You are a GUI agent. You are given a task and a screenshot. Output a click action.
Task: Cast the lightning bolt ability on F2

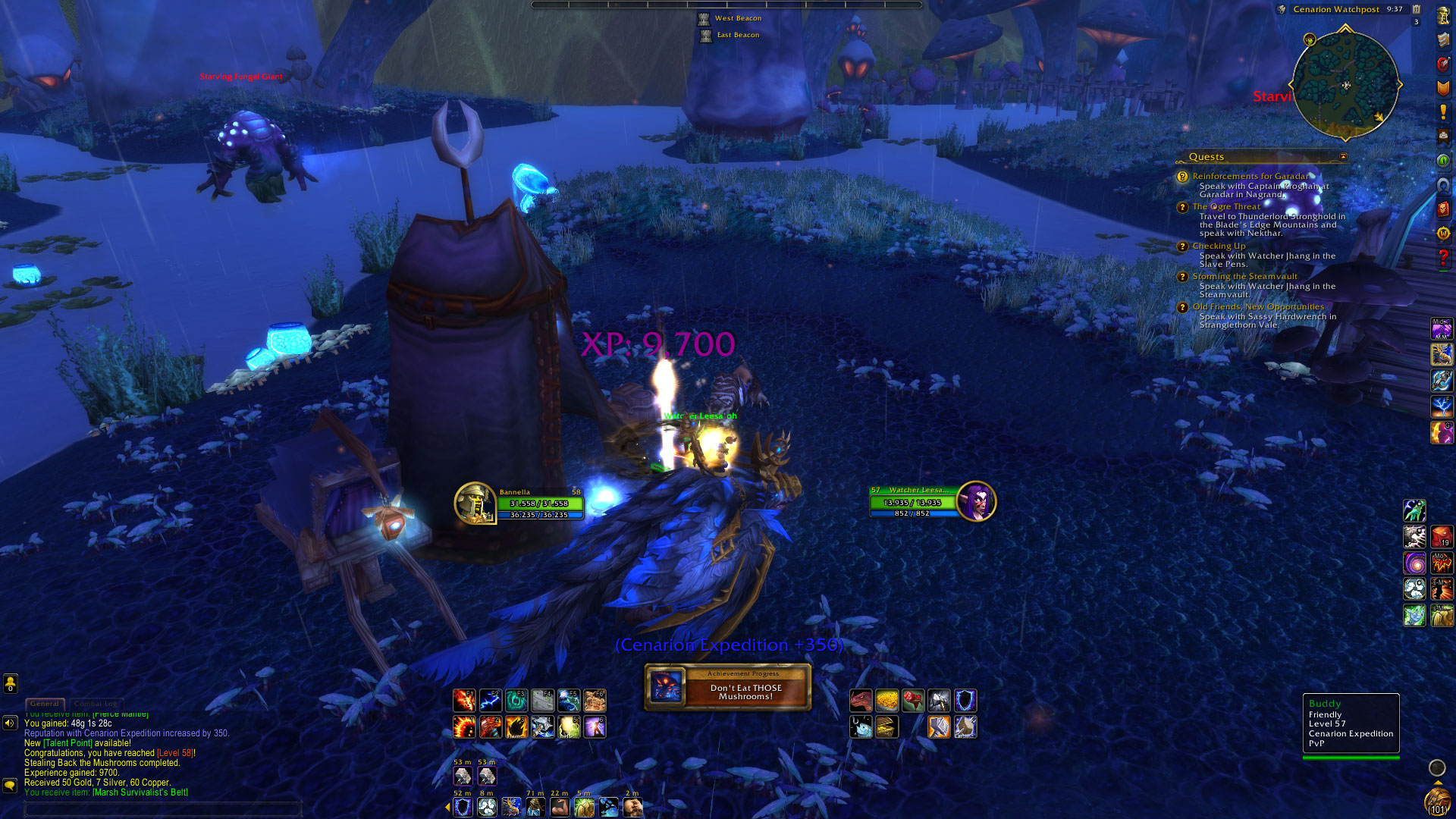[x=490, y=700]
